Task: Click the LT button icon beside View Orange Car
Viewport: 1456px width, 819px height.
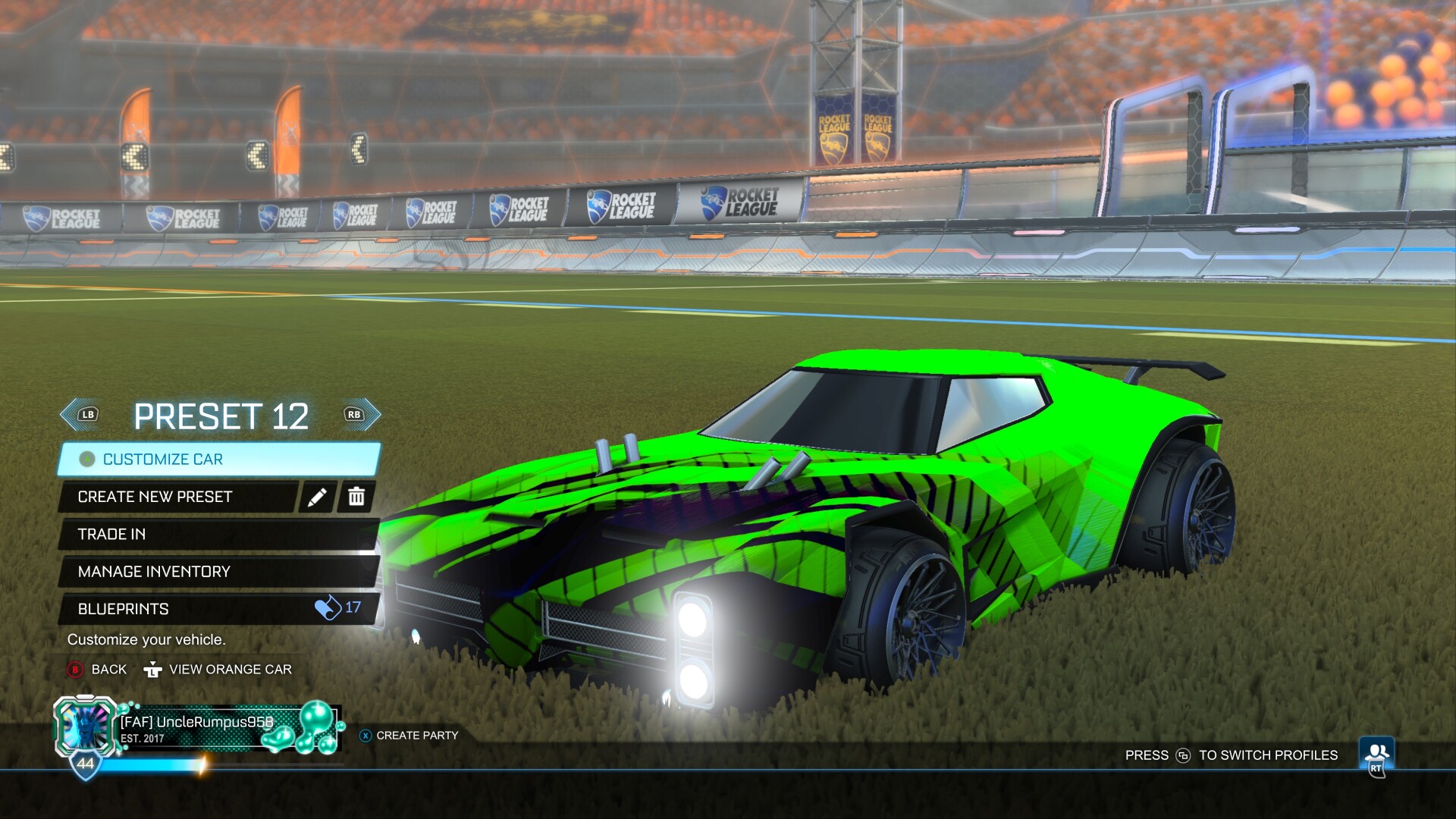Action: pyautogui.click(x=154, y=670)
